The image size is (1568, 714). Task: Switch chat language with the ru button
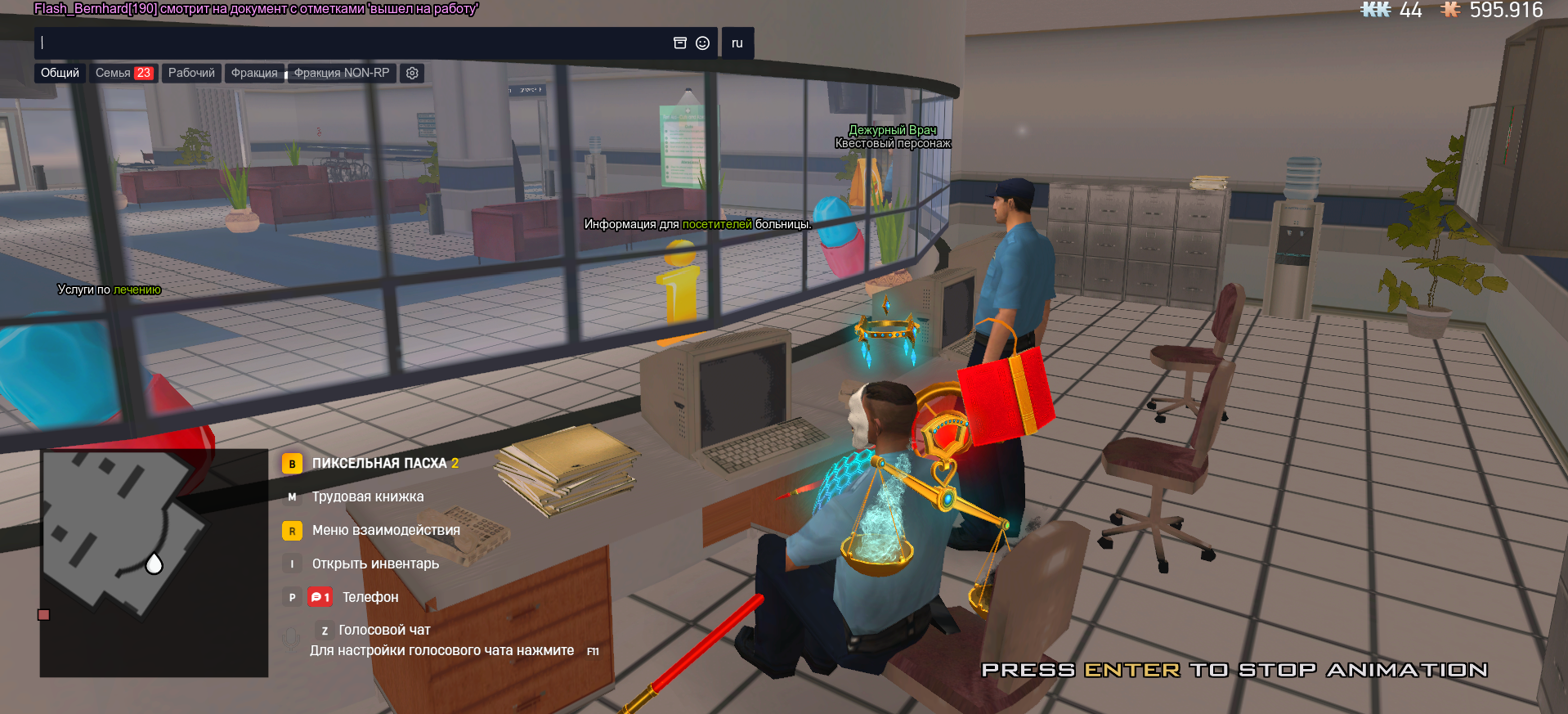pyautogui.click(x=737, y=43)
